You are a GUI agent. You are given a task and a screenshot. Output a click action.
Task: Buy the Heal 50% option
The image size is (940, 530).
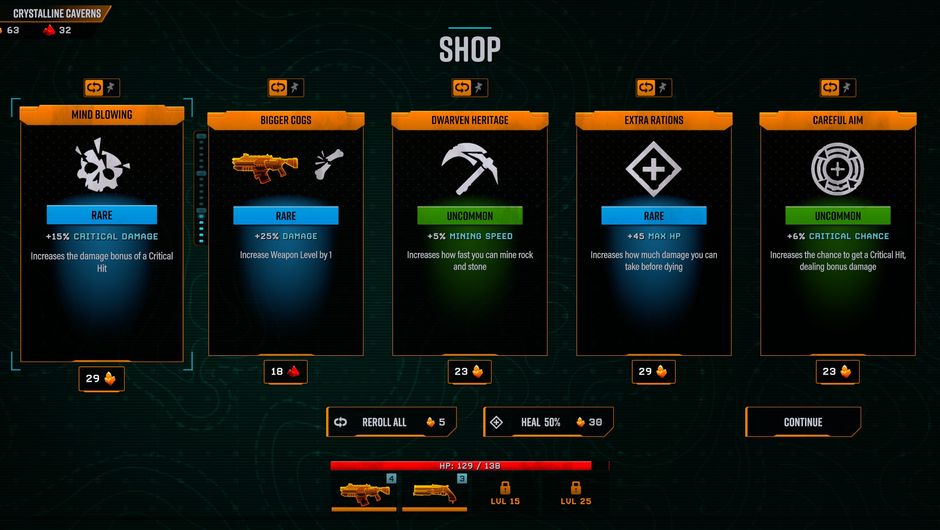click(x=548, y=422)
